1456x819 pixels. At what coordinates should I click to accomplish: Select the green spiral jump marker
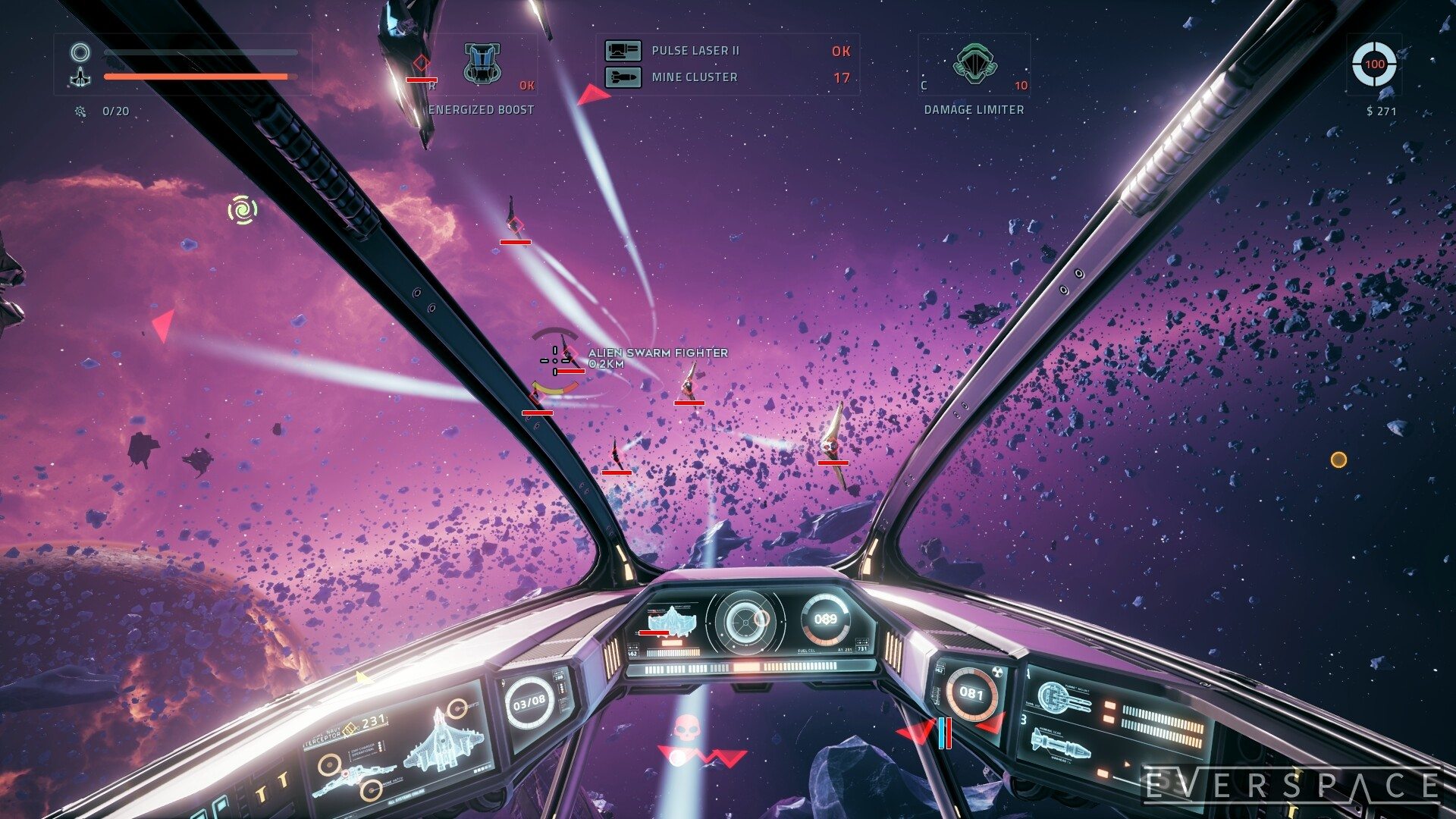tap(243, 209)
